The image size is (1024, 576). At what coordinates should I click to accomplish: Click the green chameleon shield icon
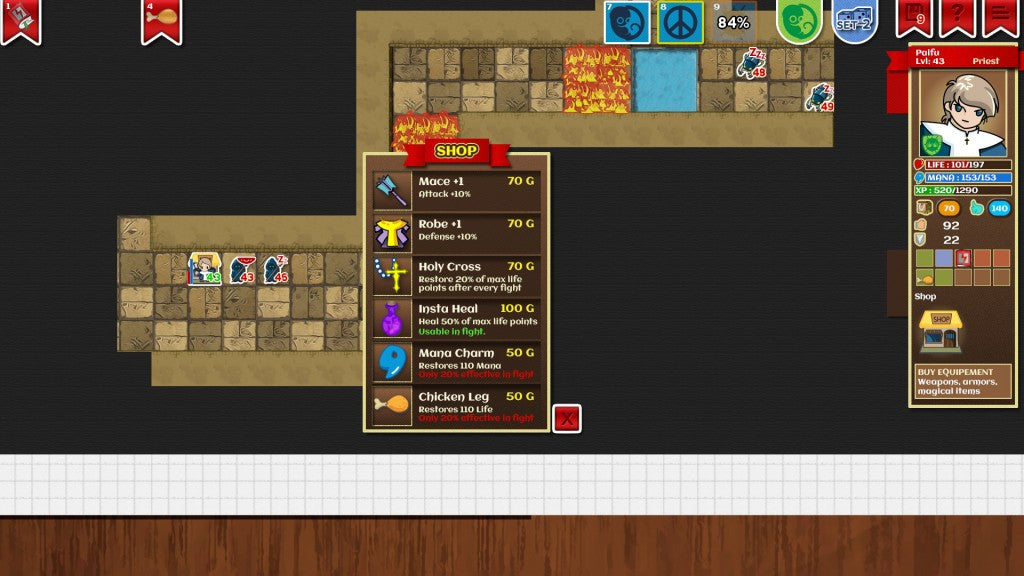coord(799,21)
